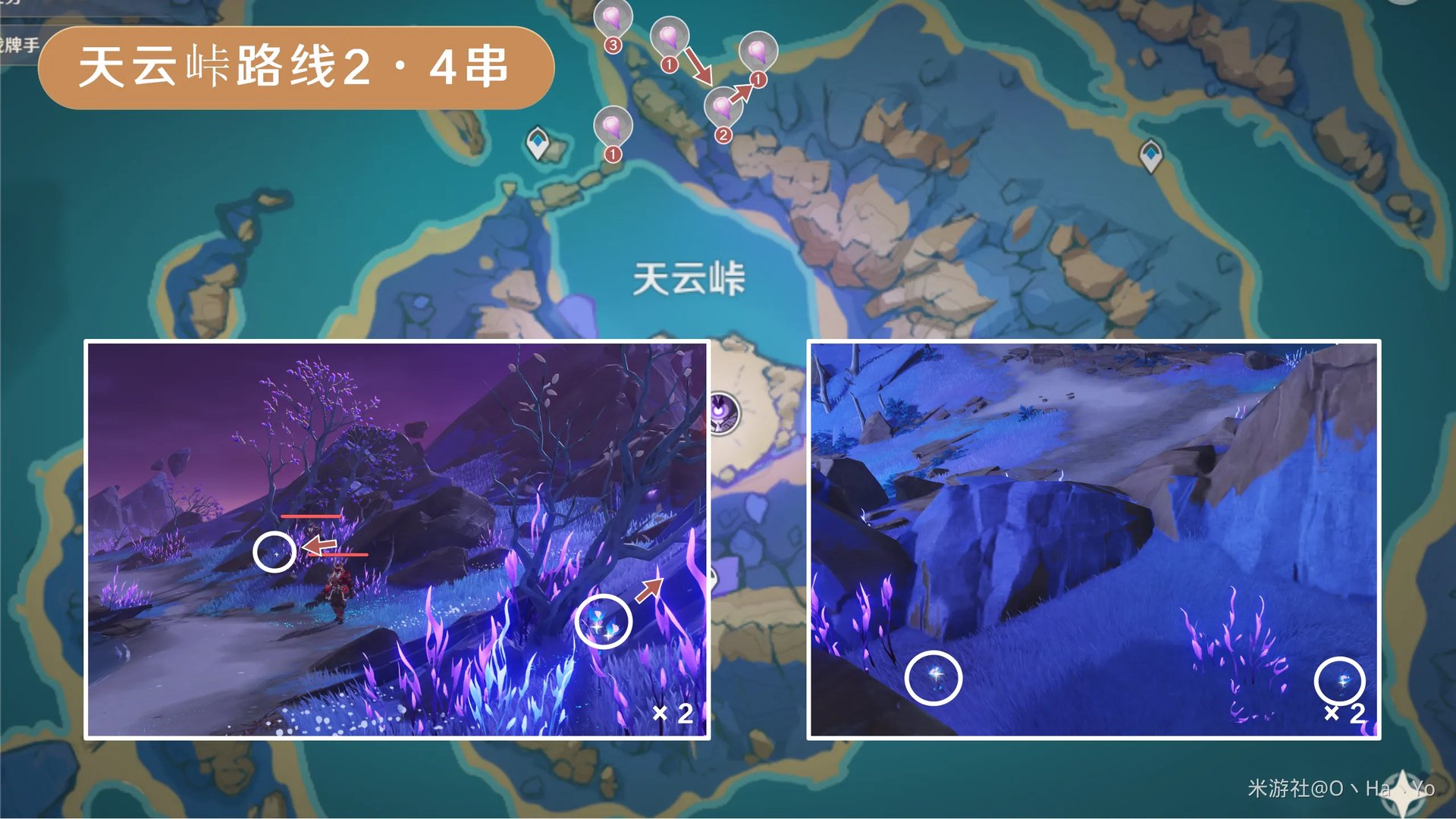This screenshot has width=1456, height=819.
Task: Click the teleport waypoint on the right island
Action: pos(1150,155)
